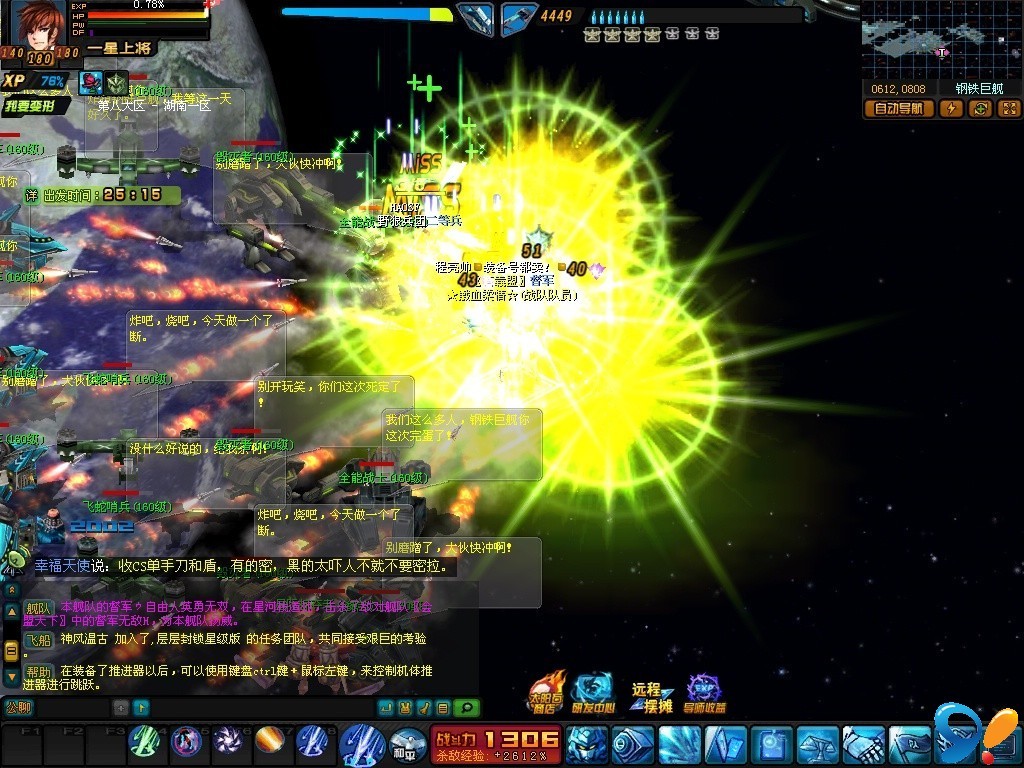
Task: Open the 导师收益 mentor earnings icon
Action: [x=705, y=692]
